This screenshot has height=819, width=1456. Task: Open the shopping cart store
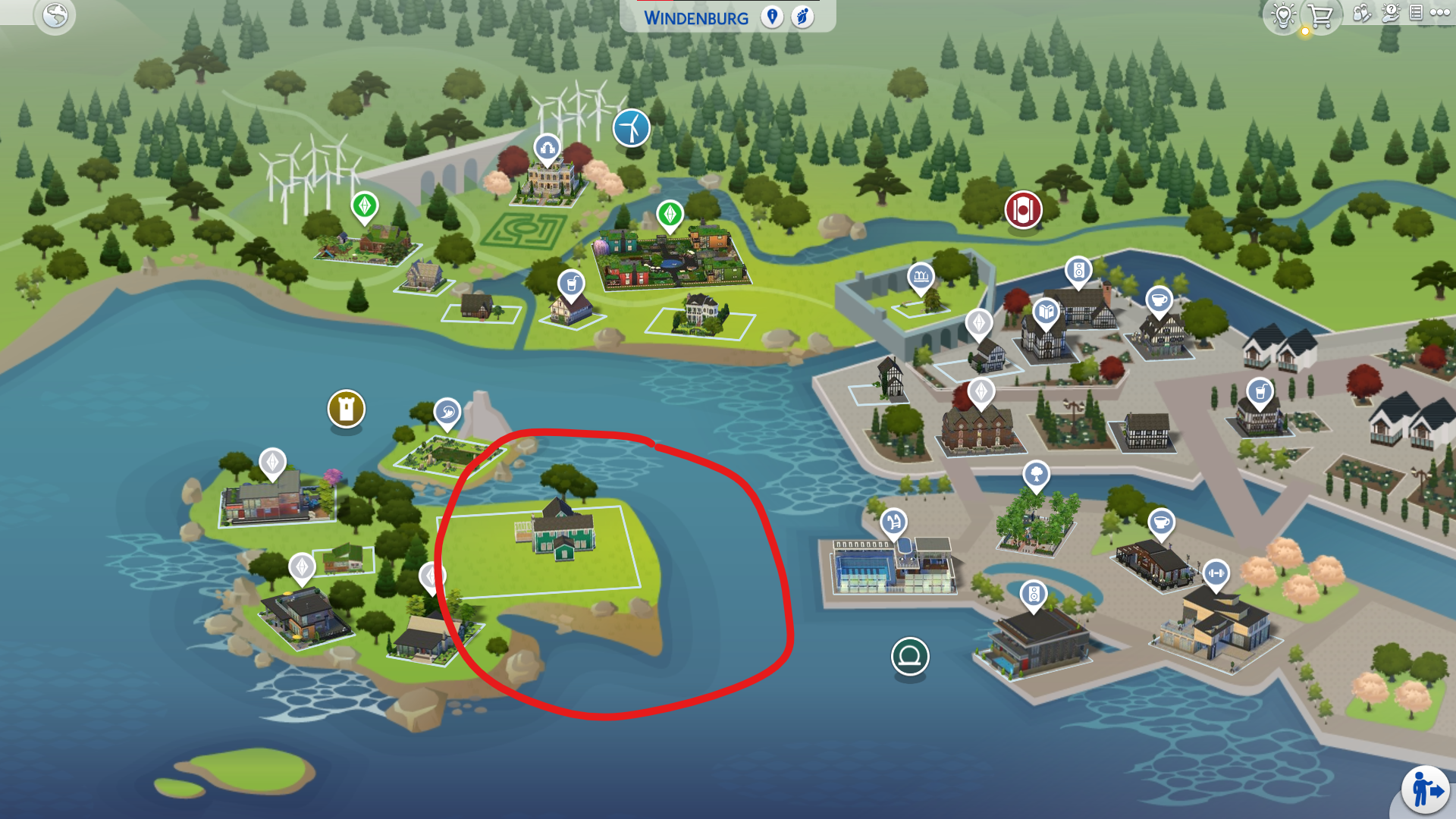click(1320, 15)
